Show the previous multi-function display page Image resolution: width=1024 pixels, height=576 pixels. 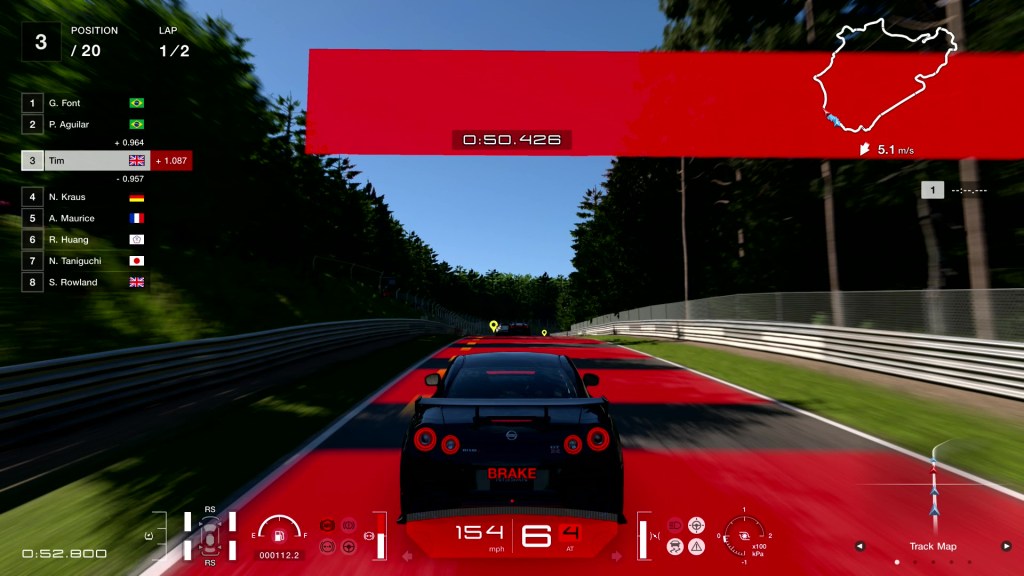[x=858, y=546]
